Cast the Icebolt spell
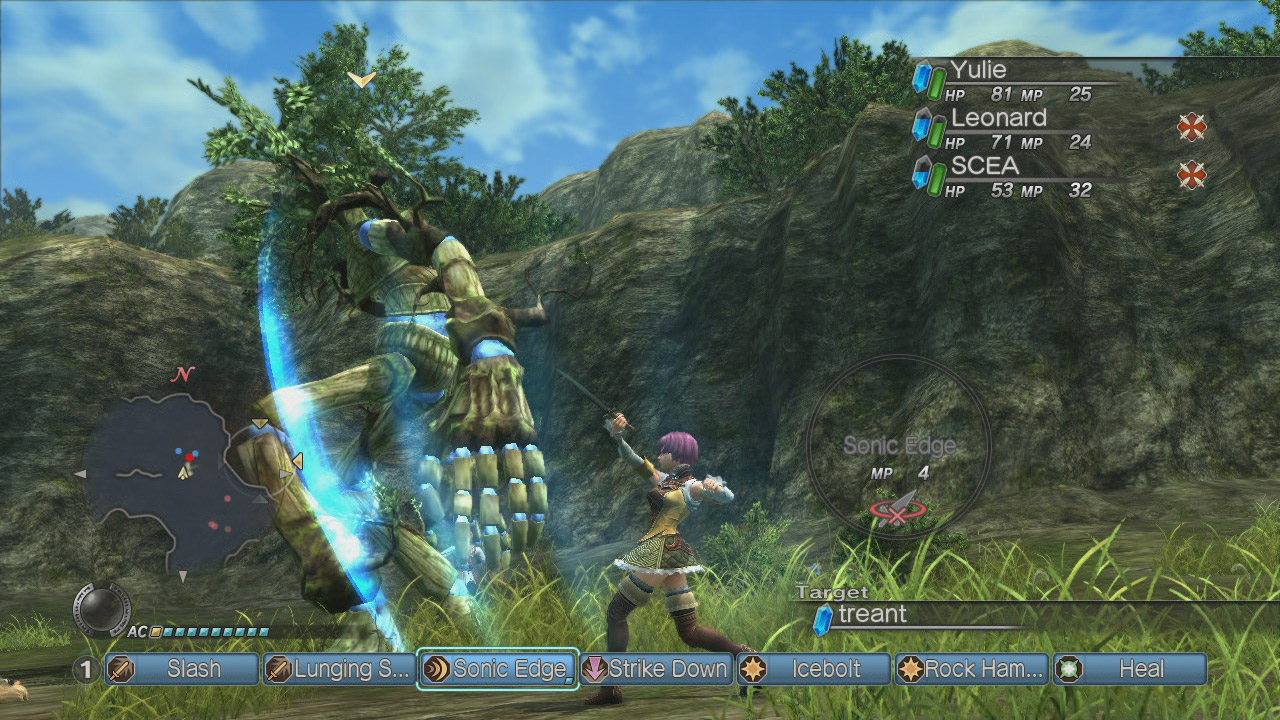The width and height of the screenshot is (1280, 720). pos(813,669)
